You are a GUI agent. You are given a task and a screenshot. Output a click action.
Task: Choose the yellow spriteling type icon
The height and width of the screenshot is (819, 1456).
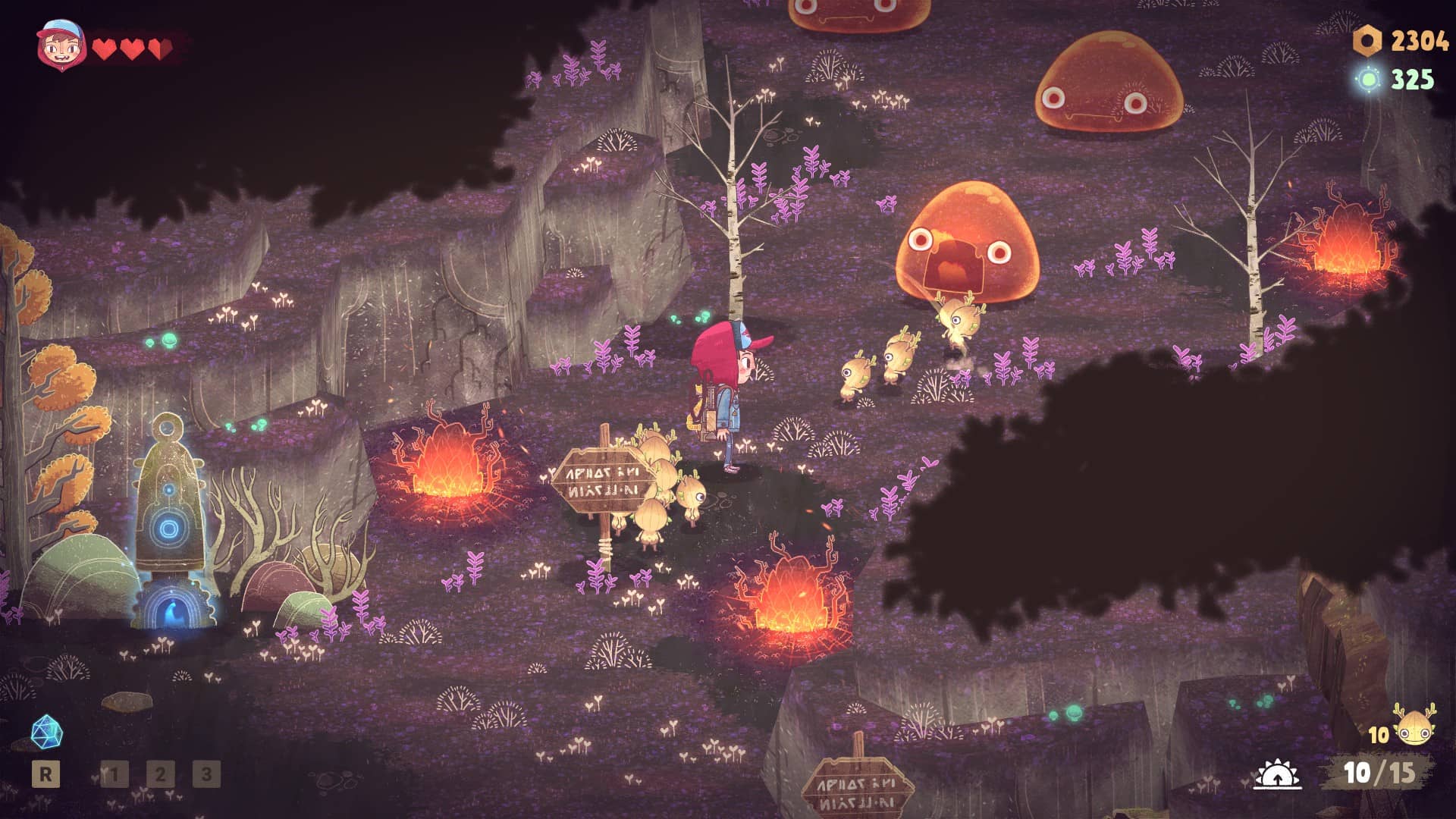click(1414, 727)
